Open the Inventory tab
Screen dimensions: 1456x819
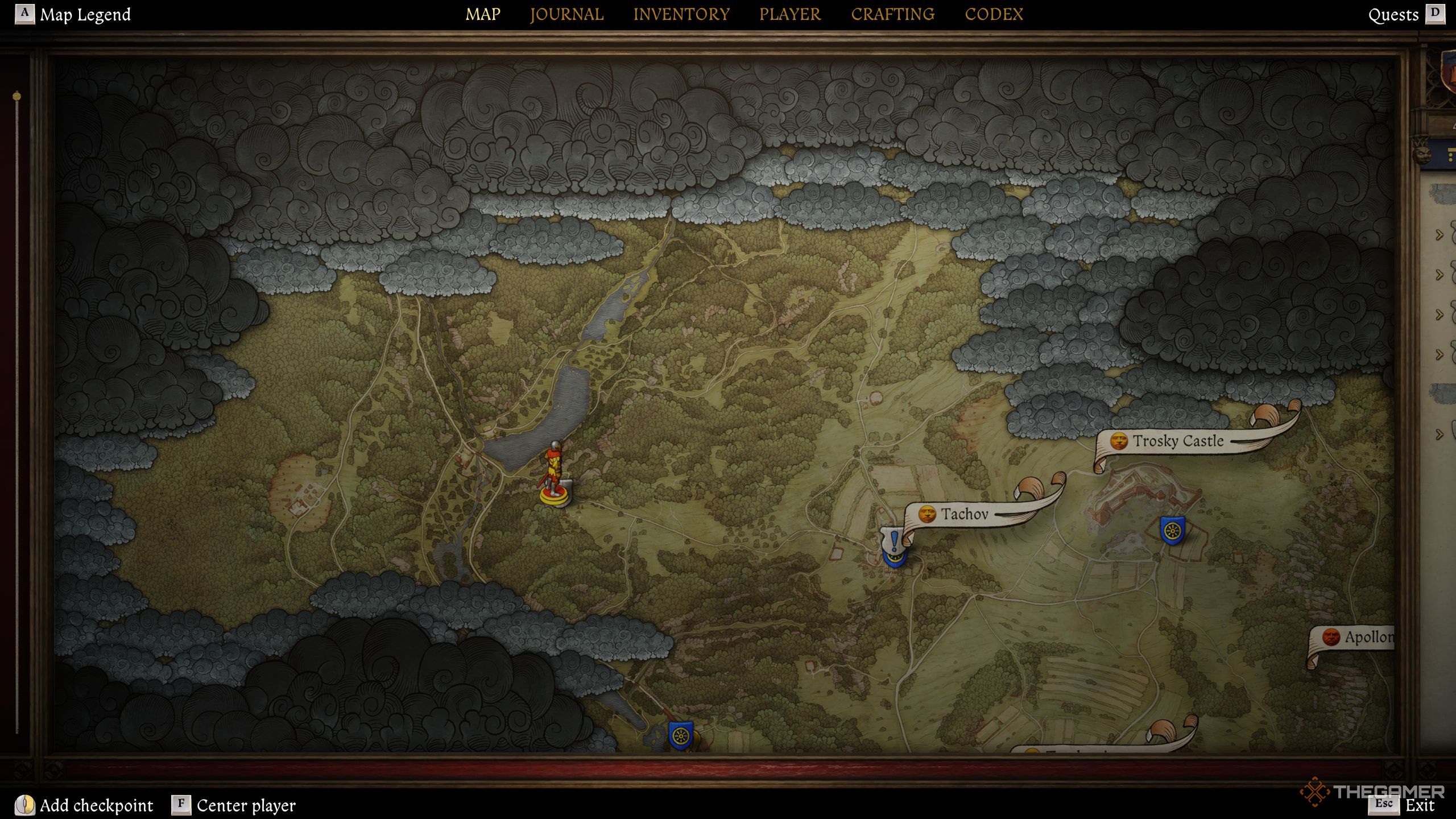click(x=681, y=14)
